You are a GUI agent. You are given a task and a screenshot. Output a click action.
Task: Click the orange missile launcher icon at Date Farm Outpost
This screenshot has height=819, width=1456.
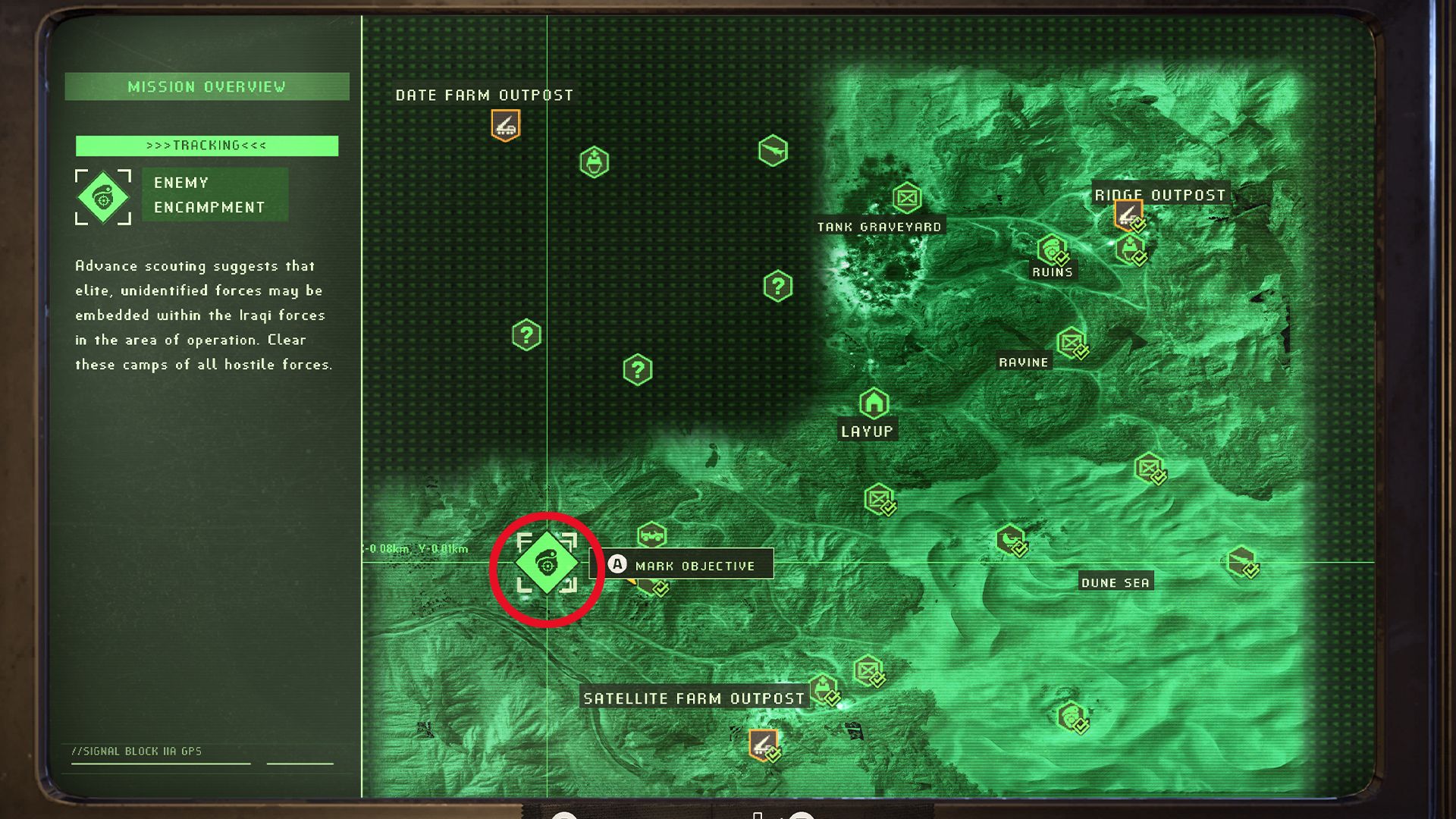click(504, 124)
